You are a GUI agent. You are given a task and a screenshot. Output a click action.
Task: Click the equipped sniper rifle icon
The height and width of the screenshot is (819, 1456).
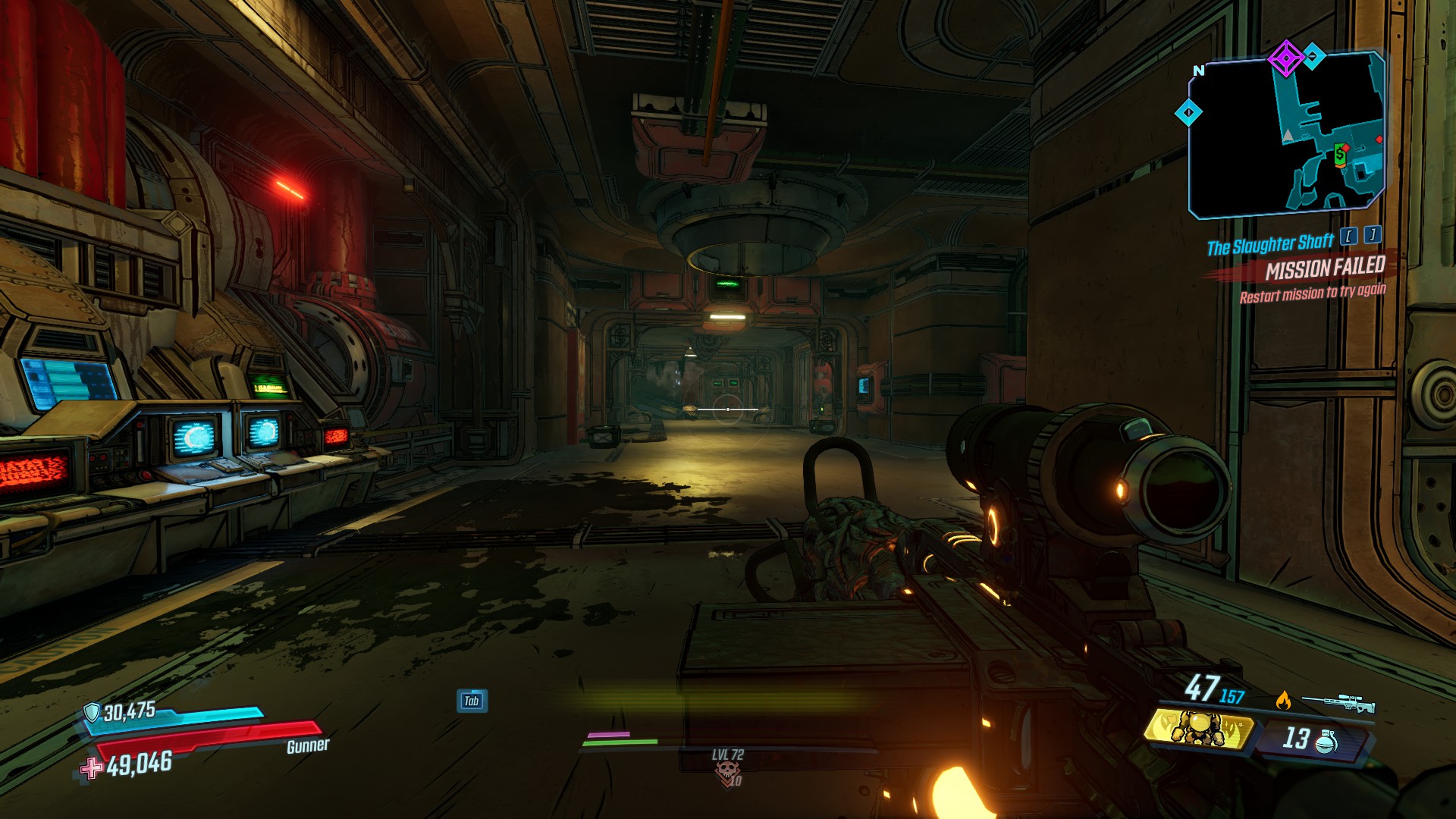(1338, 703)
